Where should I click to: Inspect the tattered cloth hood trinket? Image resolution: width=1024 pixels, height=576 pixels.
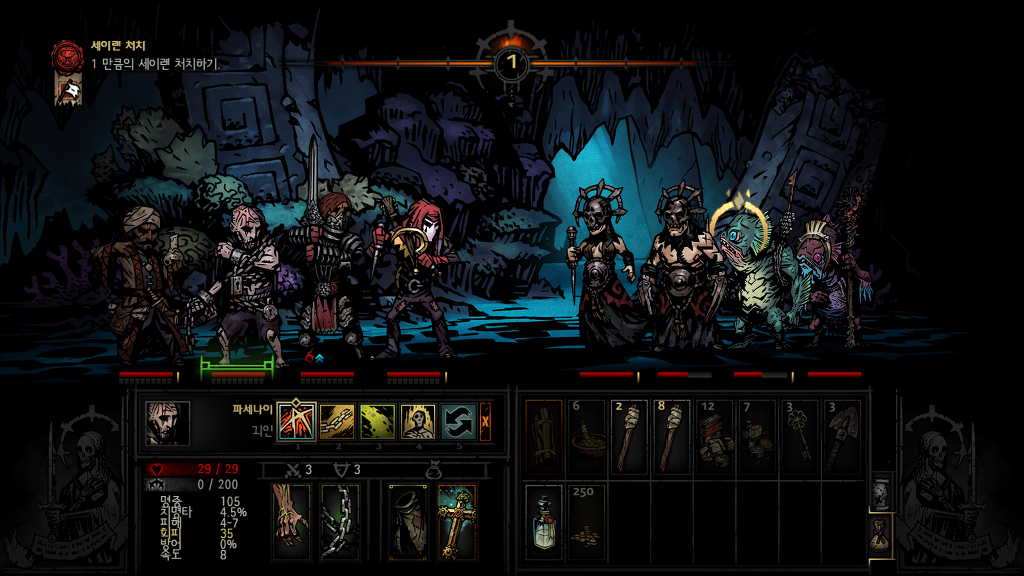coord(408,521)
